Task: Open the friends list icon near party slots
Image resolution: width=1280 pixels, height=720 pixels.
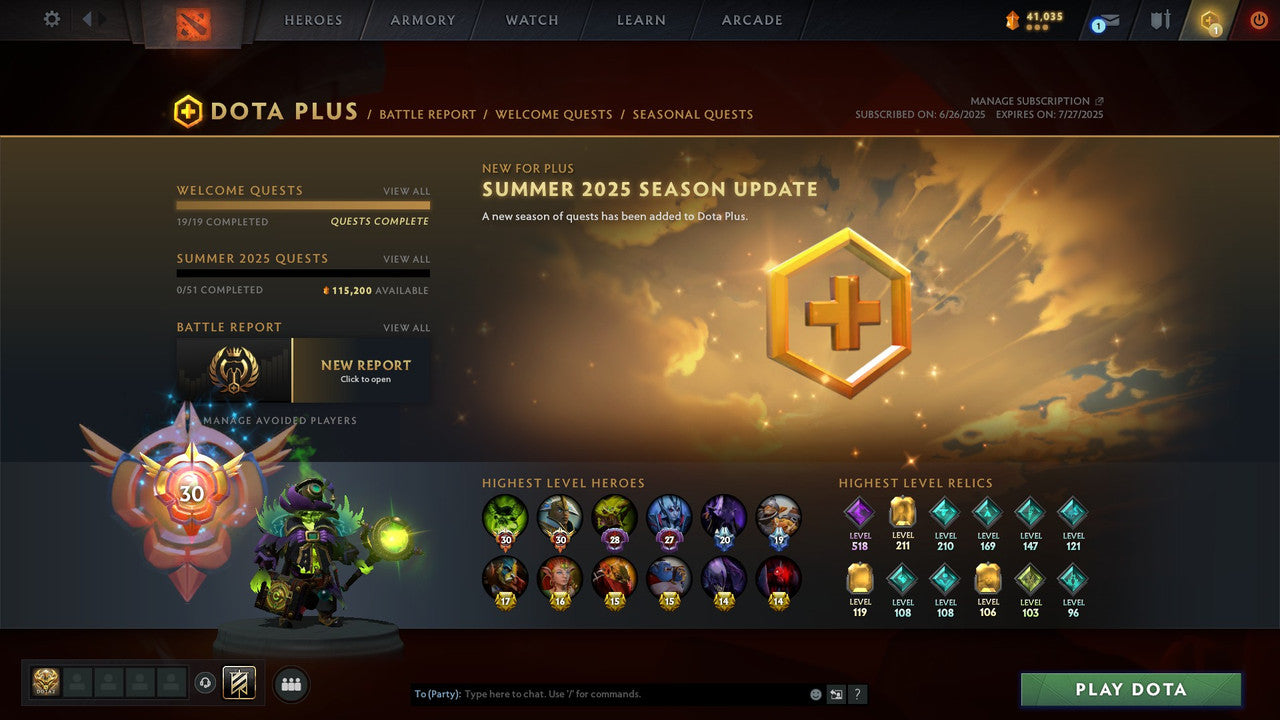Action: [290, 682]
